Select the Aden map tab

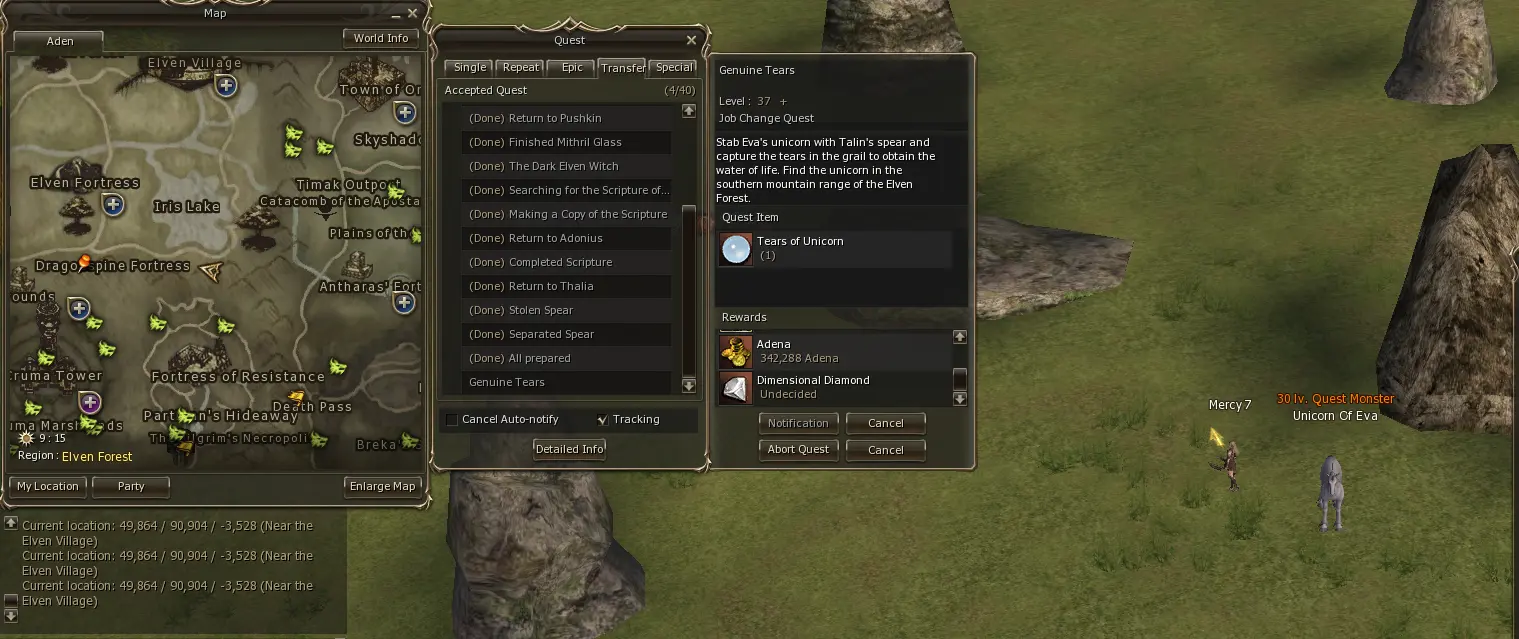60,42
